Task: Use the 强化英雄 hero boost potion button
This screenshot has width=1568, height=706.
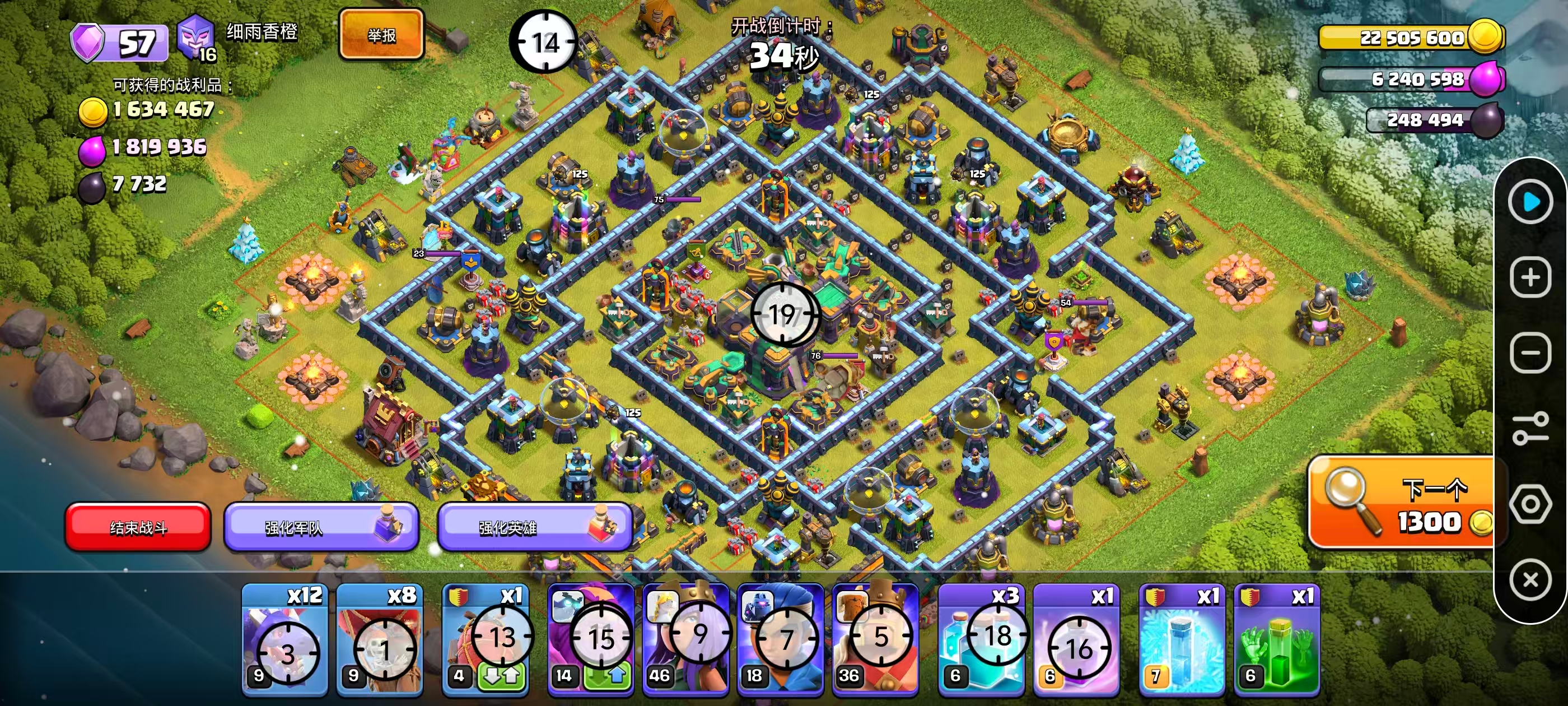Action: pyautogui.click(x=534, y=527)
